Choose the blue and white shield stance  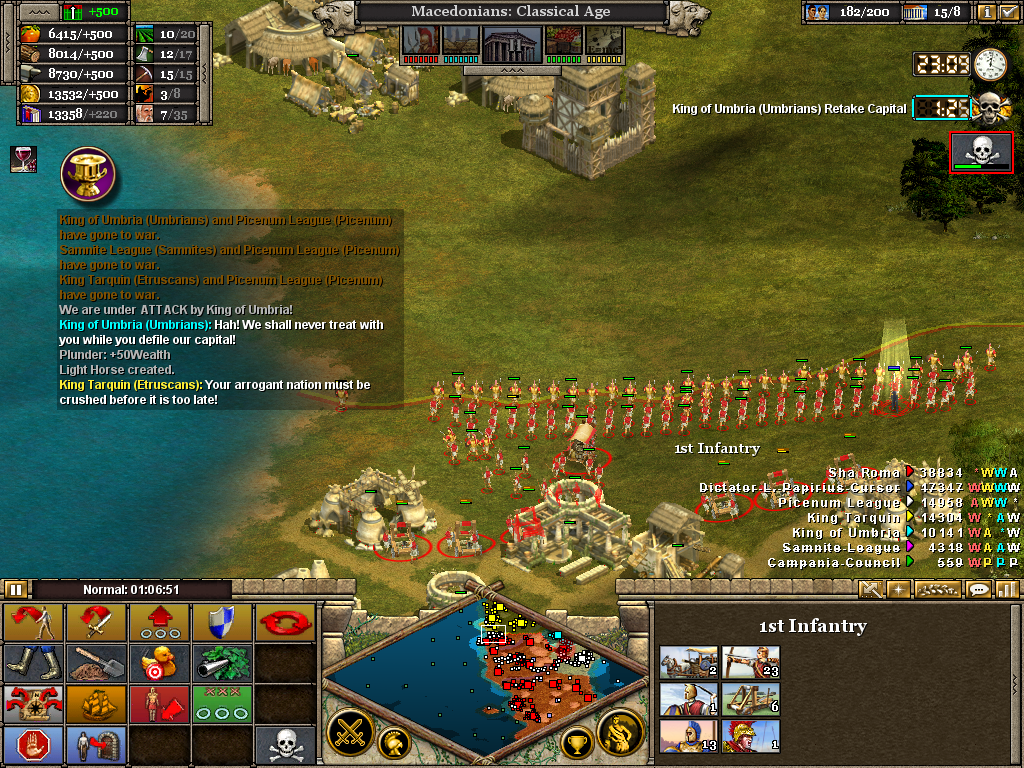[222, 621]
